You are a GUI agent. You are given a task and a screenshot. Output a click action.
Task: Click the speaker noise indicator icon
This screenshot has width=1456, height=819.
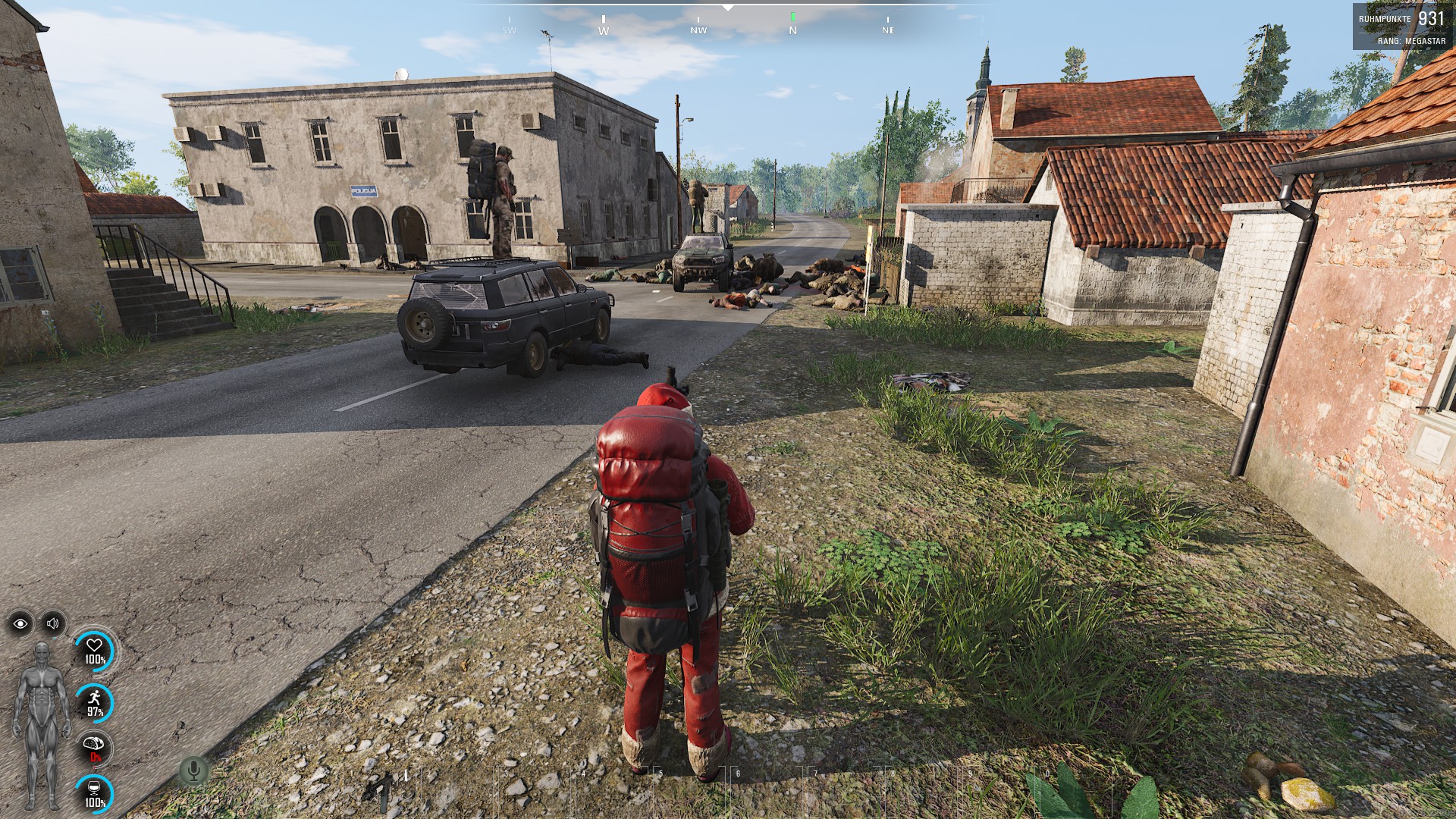(53, 623)
